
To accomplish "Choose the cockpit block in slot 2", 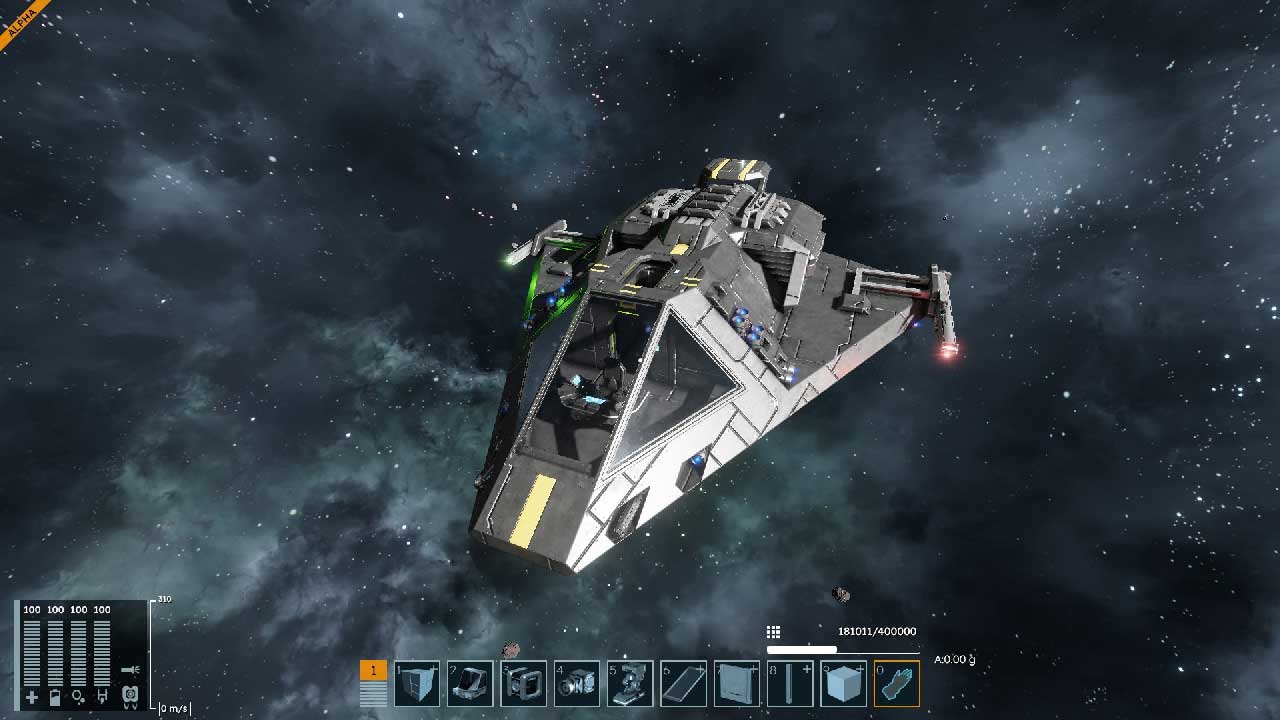I will (x=469, y=684).
